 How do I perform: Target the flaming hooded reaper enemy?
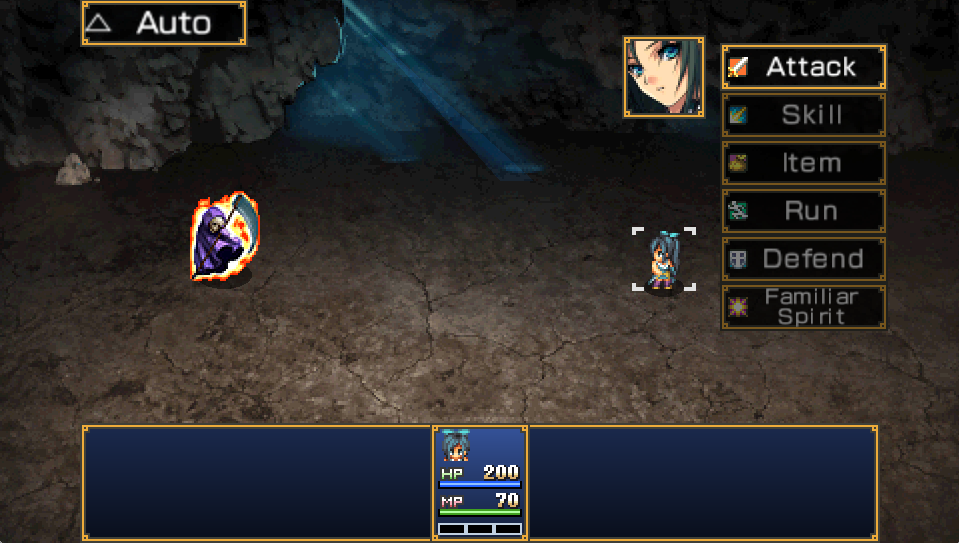224,238
